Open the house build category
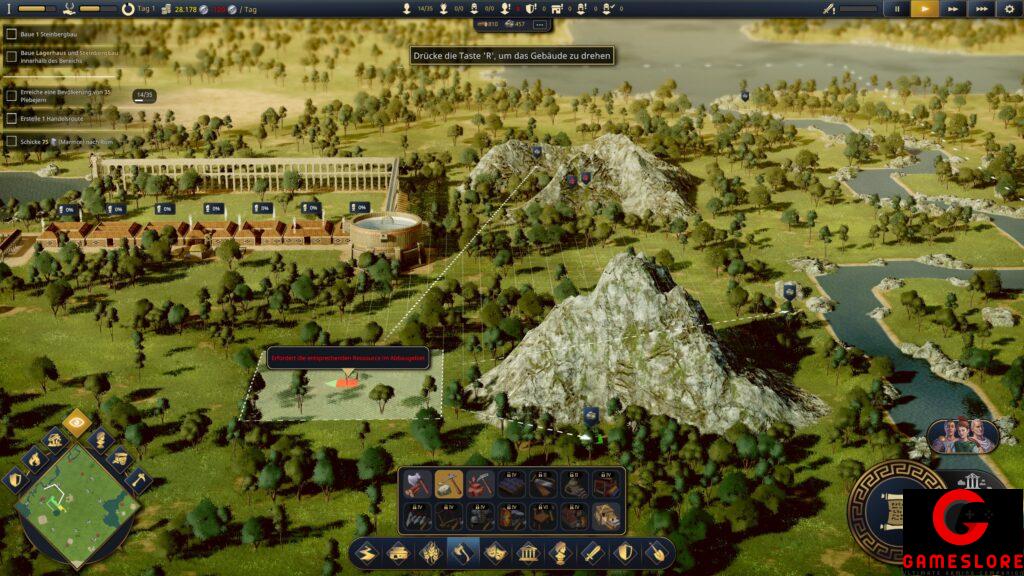This screenshot has height=576, width=1024. (398, 553)
